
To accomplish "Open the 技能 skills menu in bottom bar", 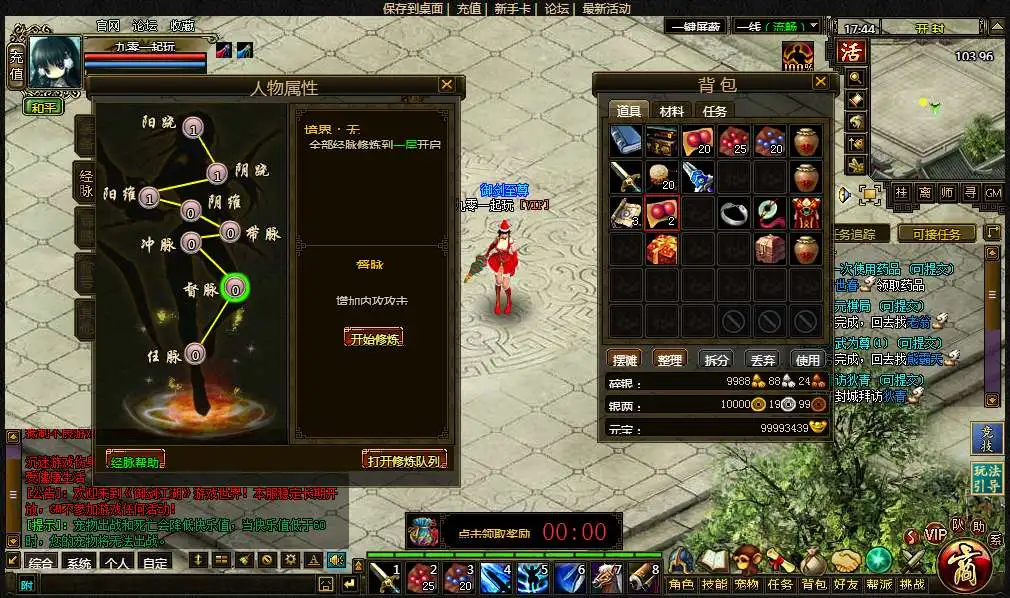I will (x=714, y=584).
